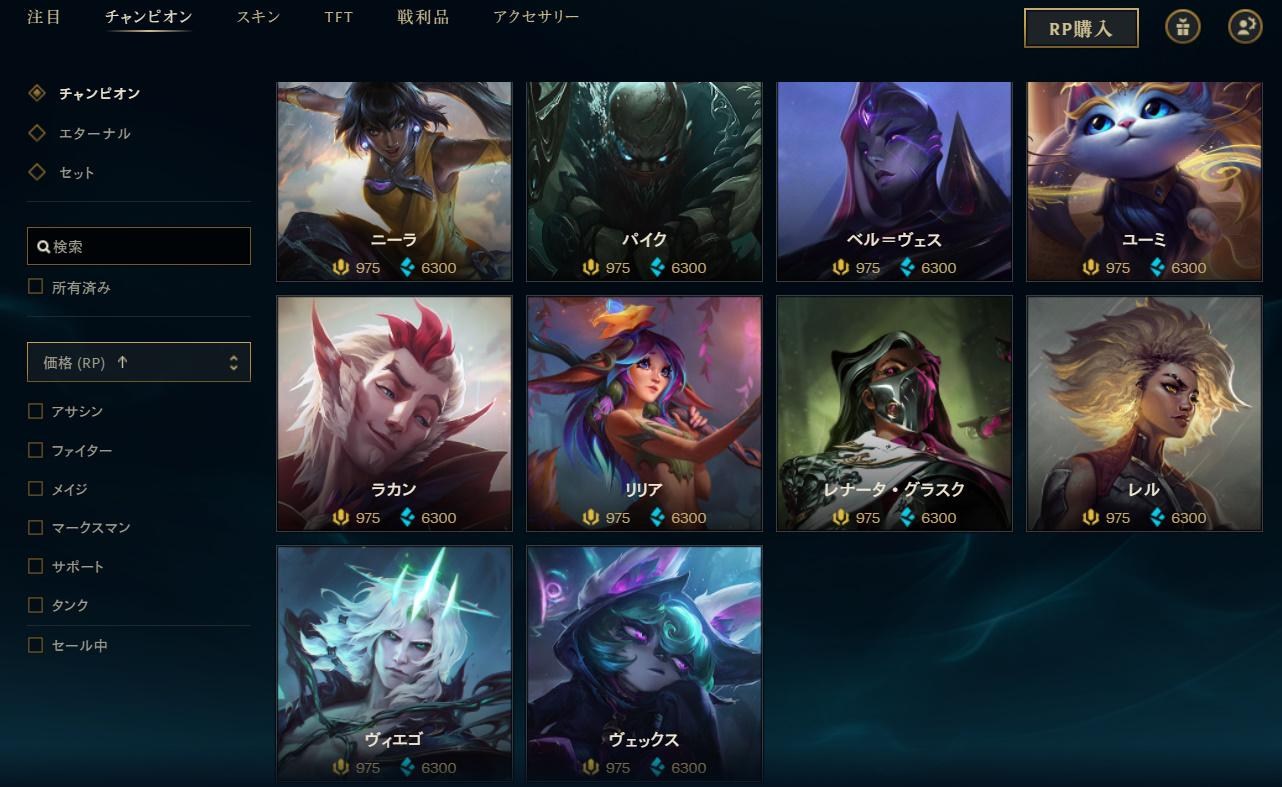The image size is (1282, 787).
Task: Click the diamond icon beside チャンピオン
Action: (37, 93)
